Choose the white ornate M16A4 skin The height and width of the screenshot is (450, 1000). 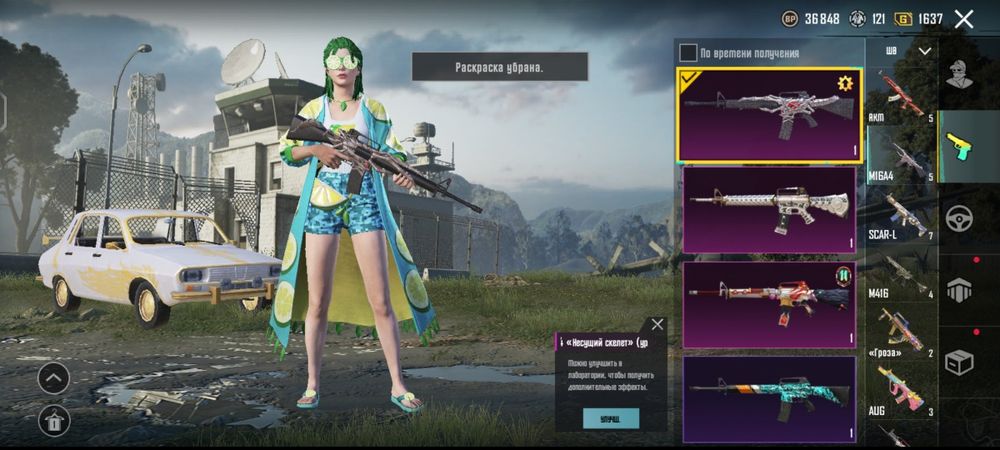point(767,210)
